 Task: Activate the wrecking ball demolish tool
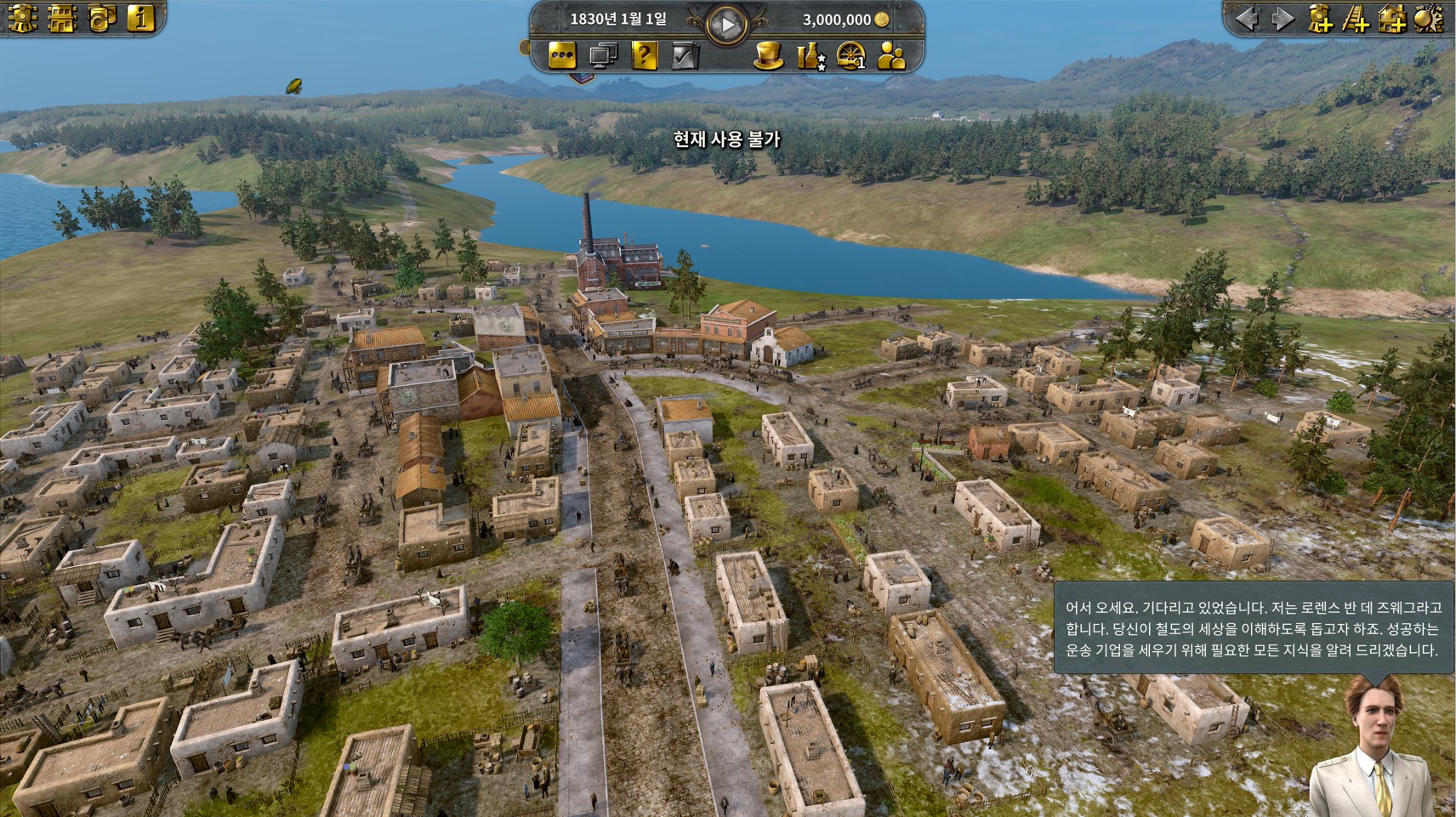click(1429, 19)
